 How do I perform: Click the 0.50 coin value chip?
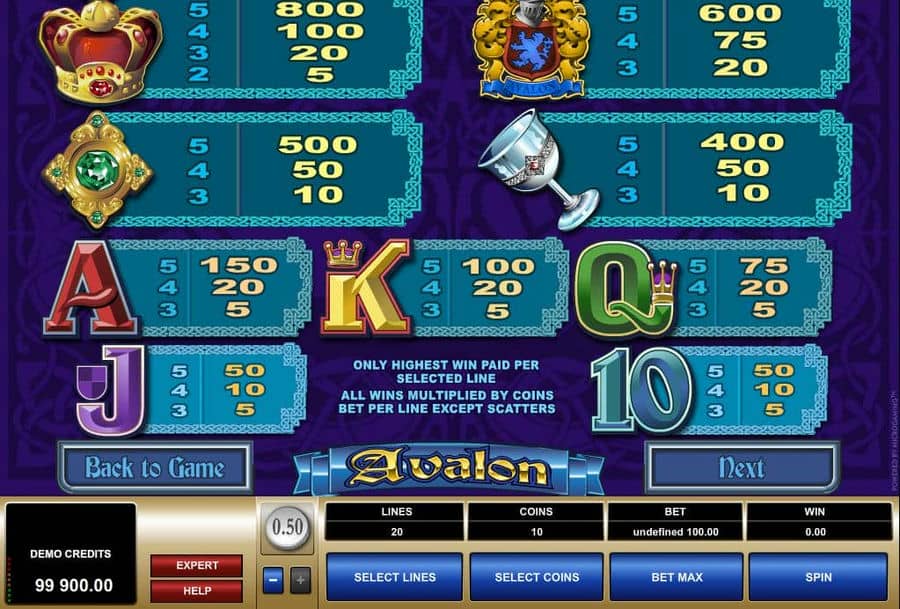tap(287, 527)
